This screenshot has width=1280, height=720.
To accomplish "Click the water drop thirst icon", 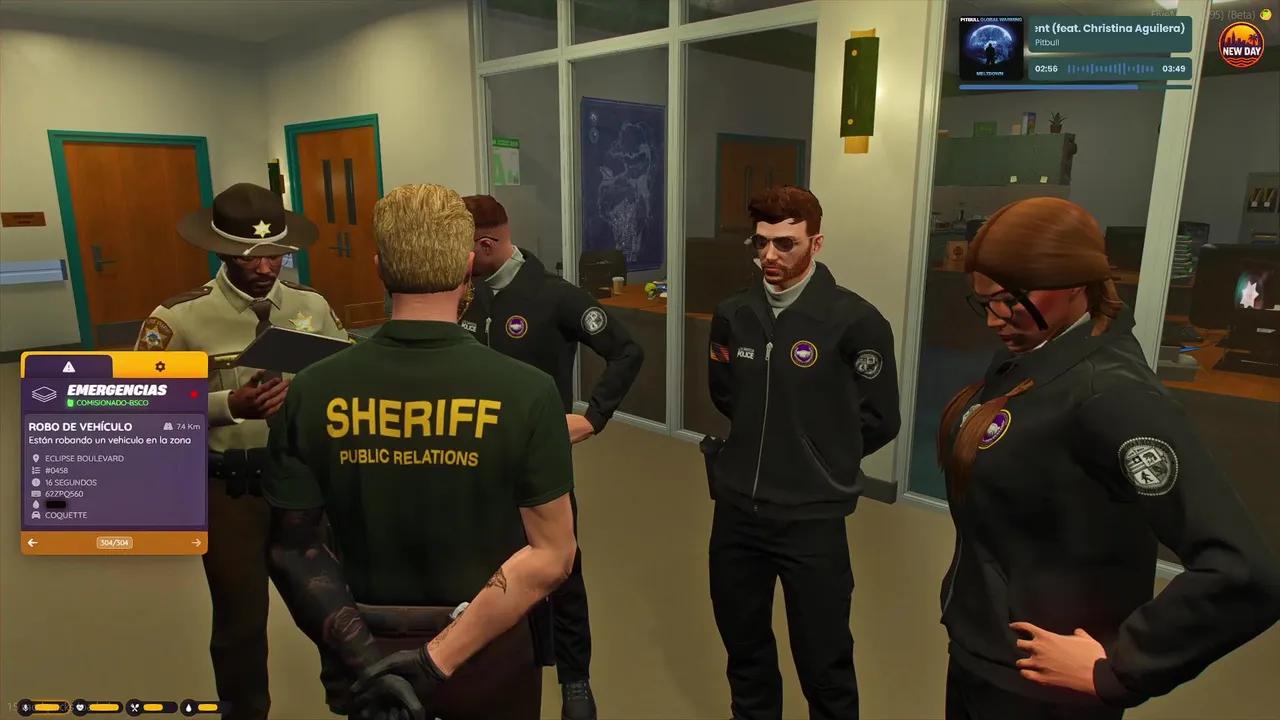I will [x=188, y=707].
